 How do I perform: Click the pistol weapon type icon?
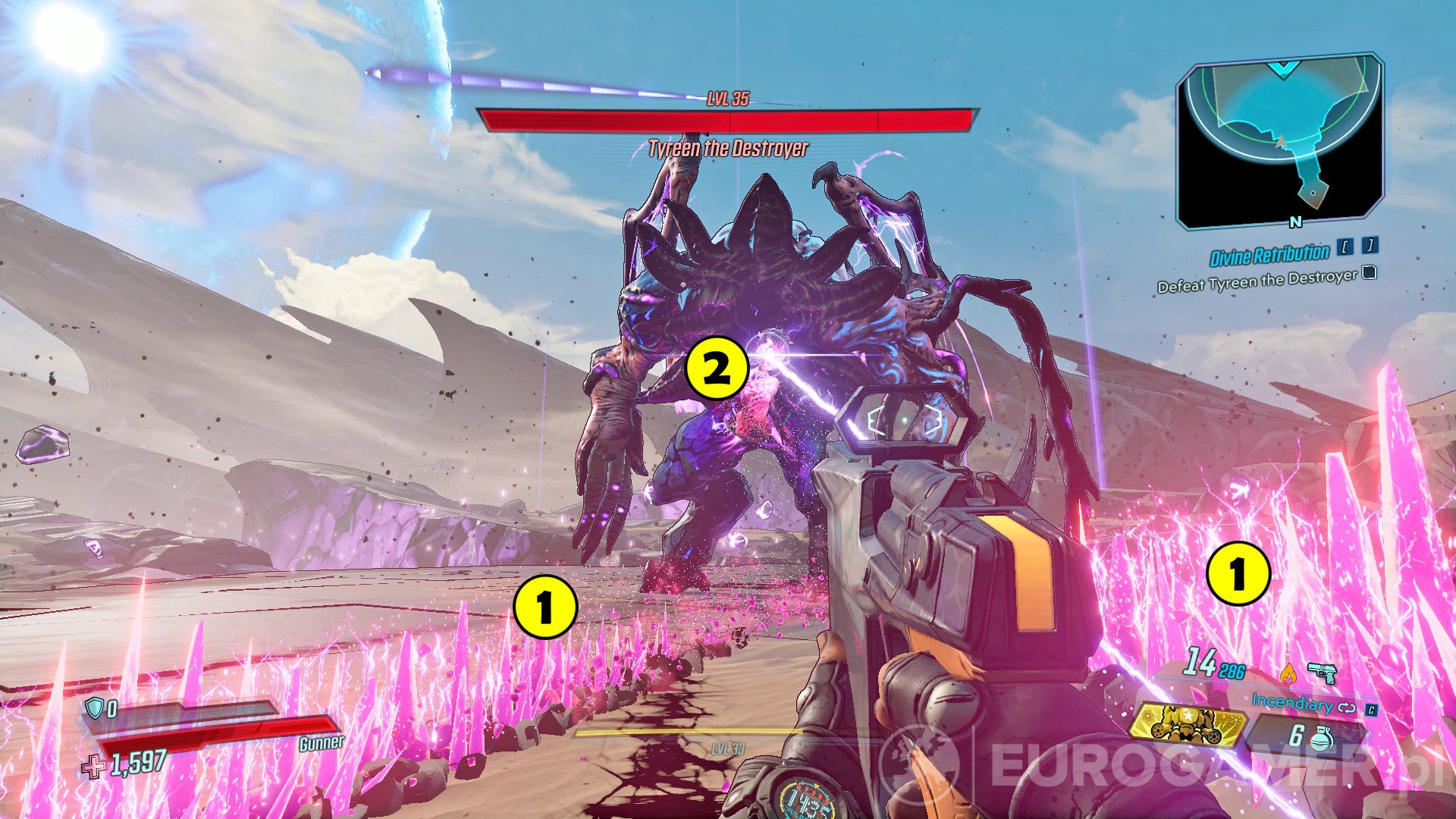(x=1323, y=674)
